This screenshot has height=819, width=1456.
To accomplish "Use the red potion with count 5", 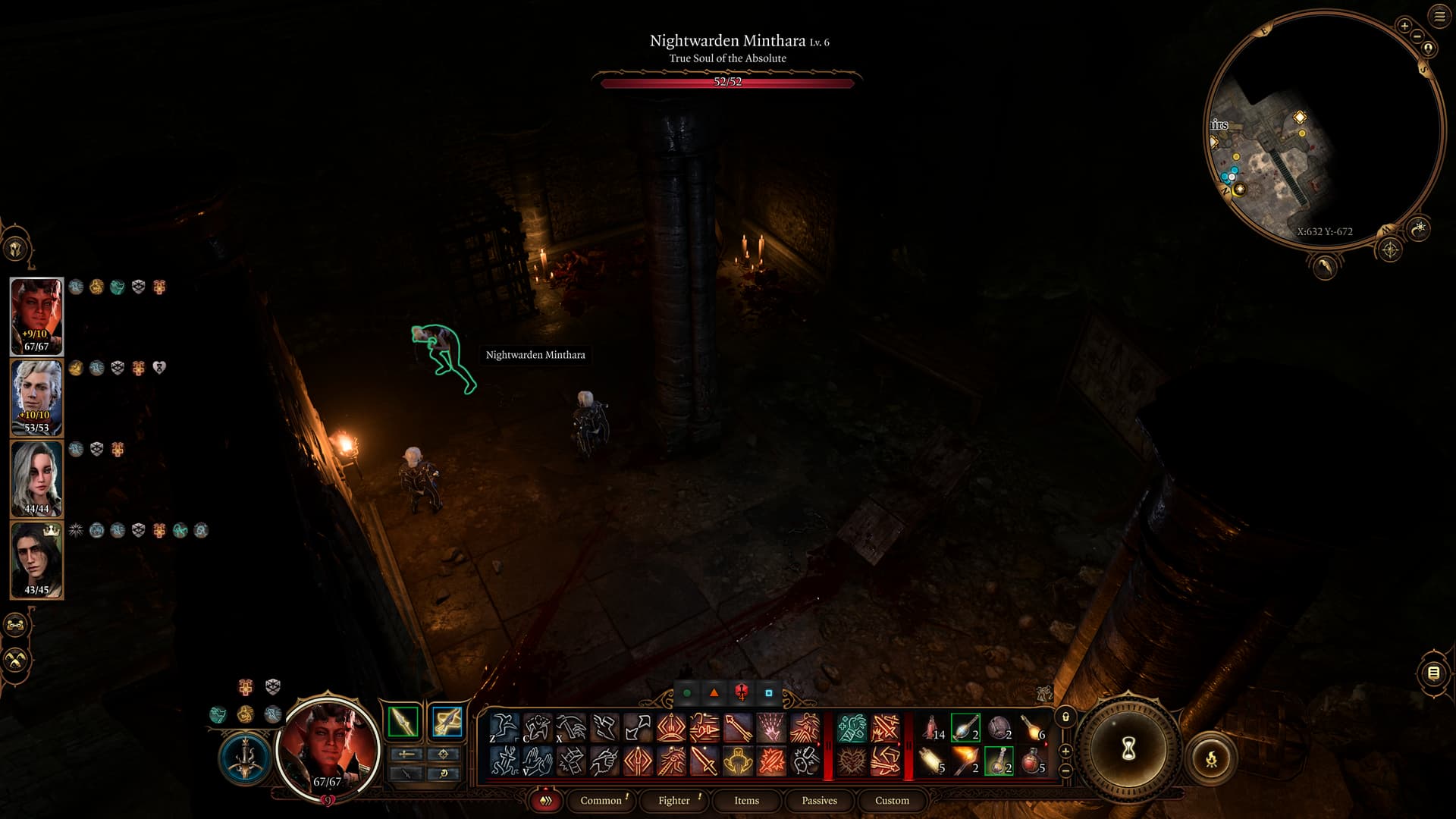I will pyautogui.click(x=1032, y=761).
